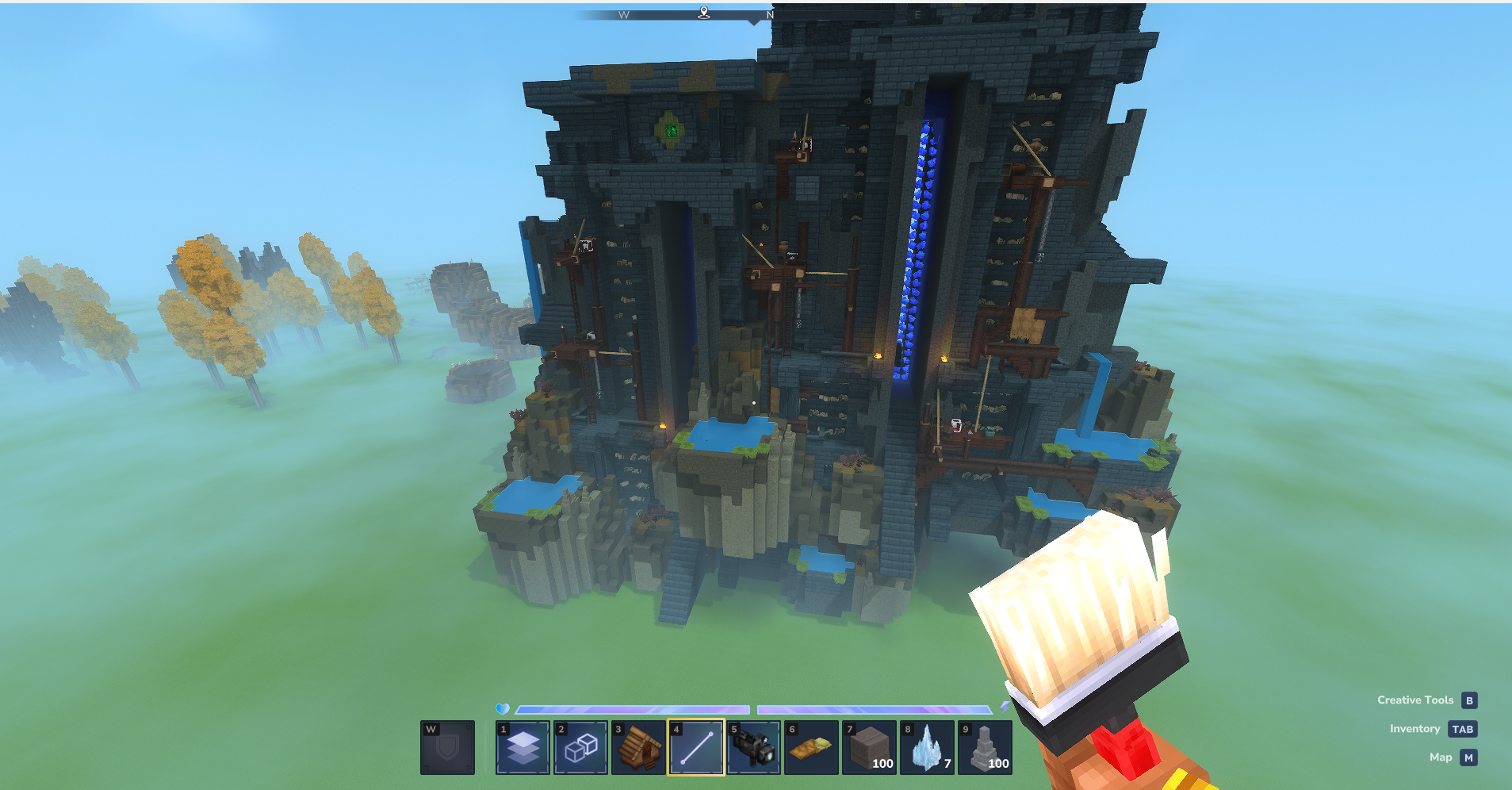Image resolution: width=1512 pixels, height=790 pixels.
Task: Click the shield utility slot marked W
Action: pyautogui.click(x=448, y=747)
